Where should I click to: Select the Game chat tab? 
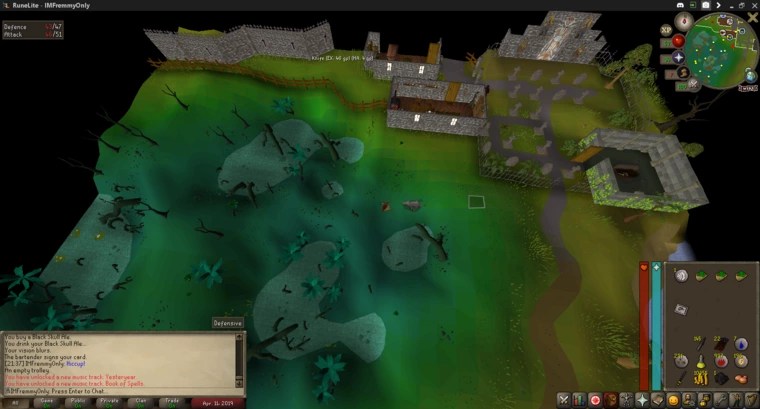pos(47,402)
